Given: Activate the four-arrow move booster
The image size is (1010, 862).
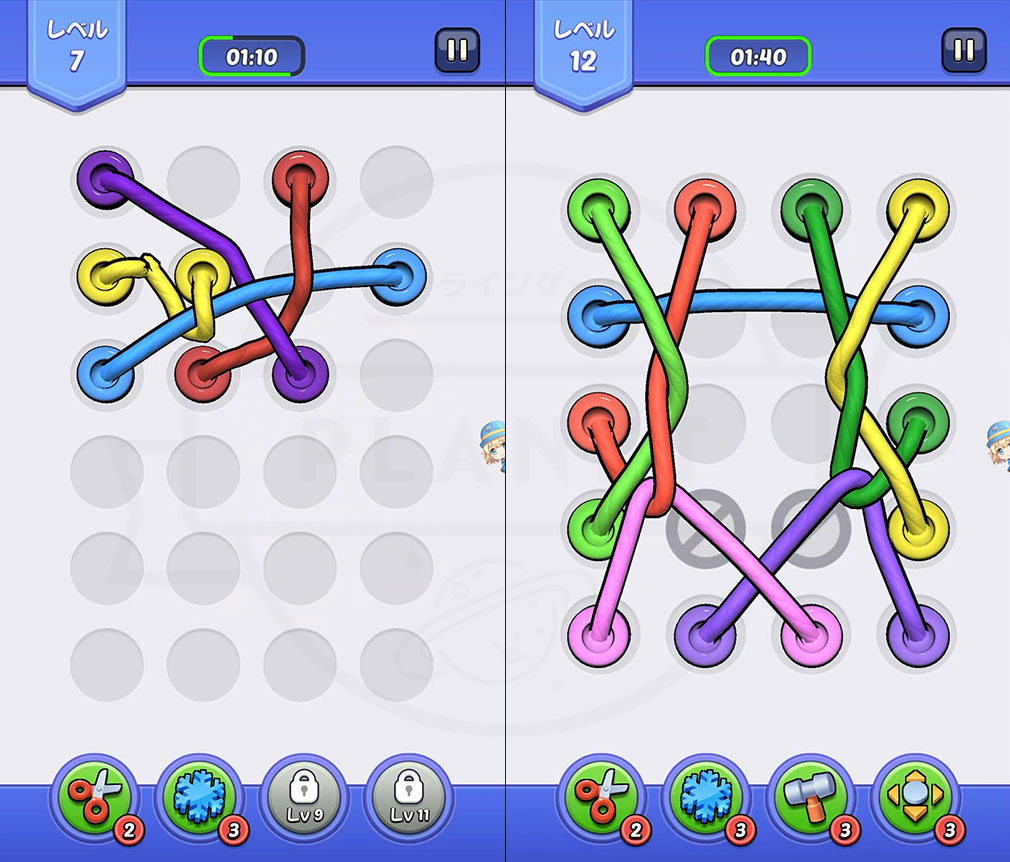Looking at the screenshot, I should [913, 797].
